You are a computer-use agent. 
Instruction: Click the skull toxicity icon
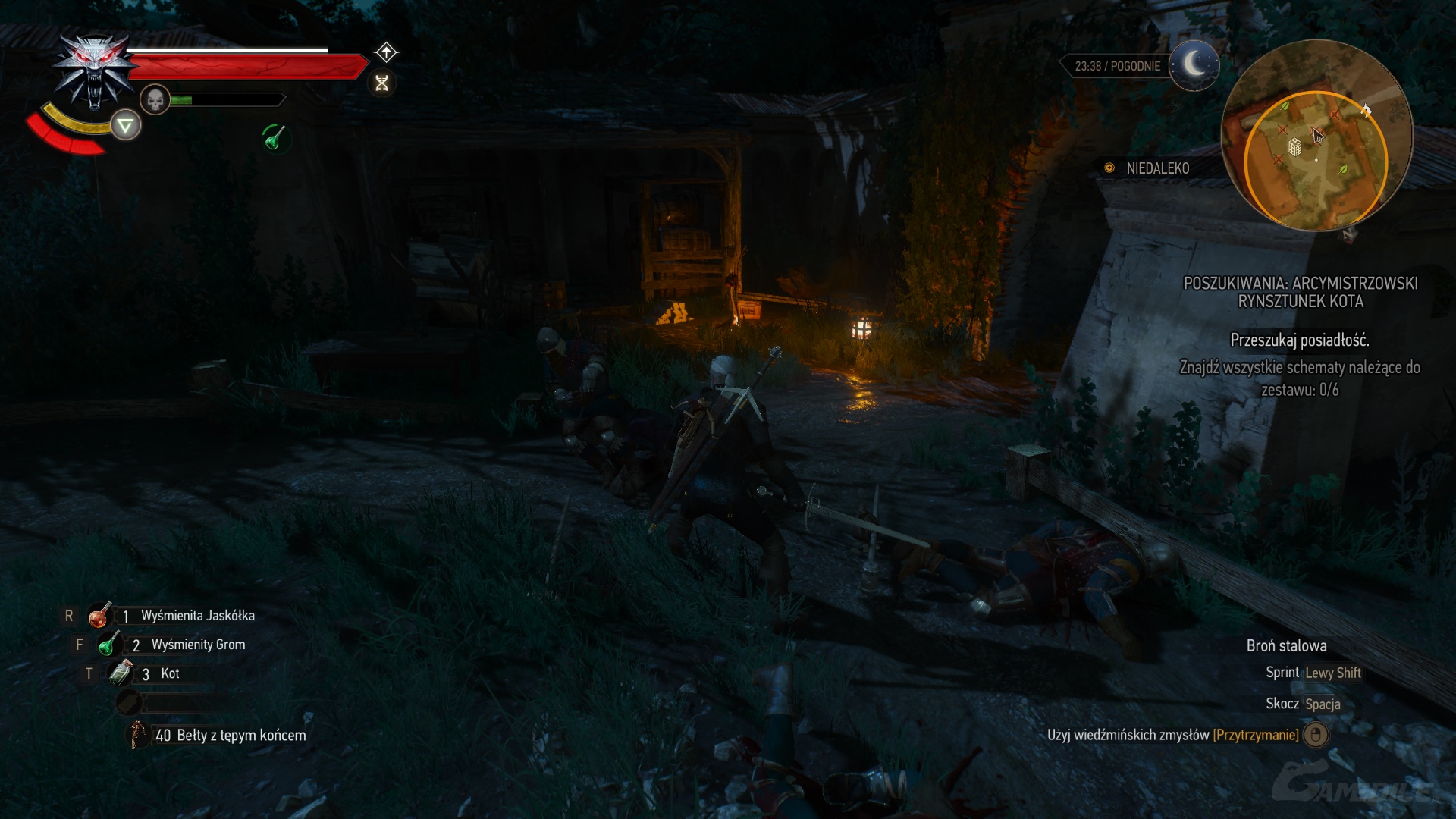(155, 99)
